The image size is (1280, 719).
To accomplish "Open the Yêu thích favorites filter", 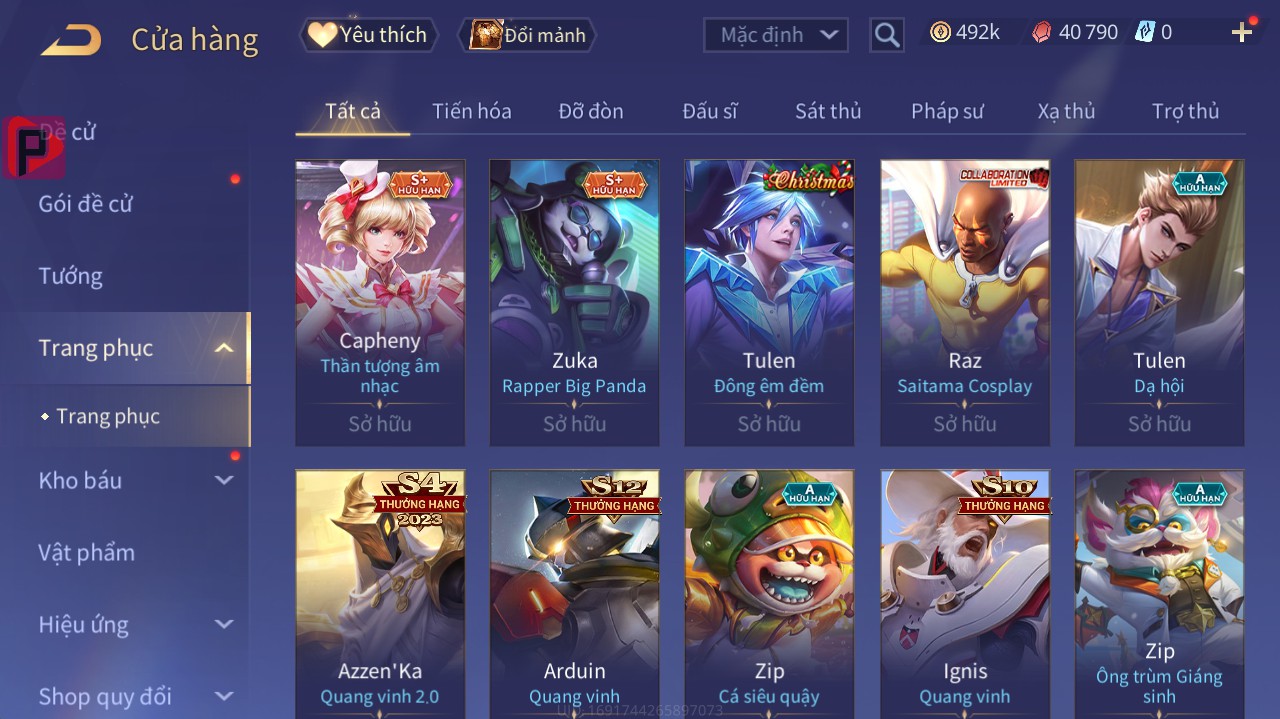I will tap(369, 35).
